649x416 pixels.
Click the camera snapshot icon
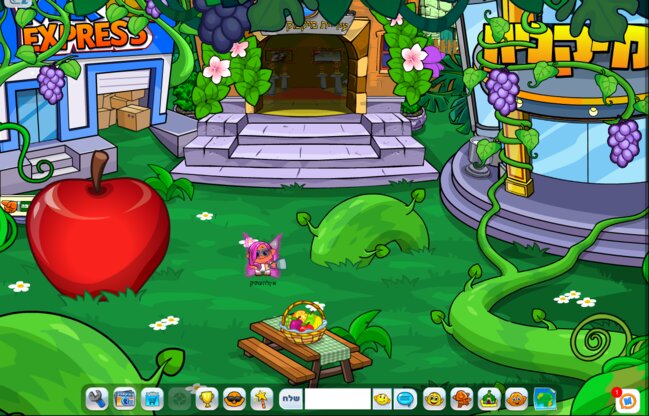[x=124, y=399]
